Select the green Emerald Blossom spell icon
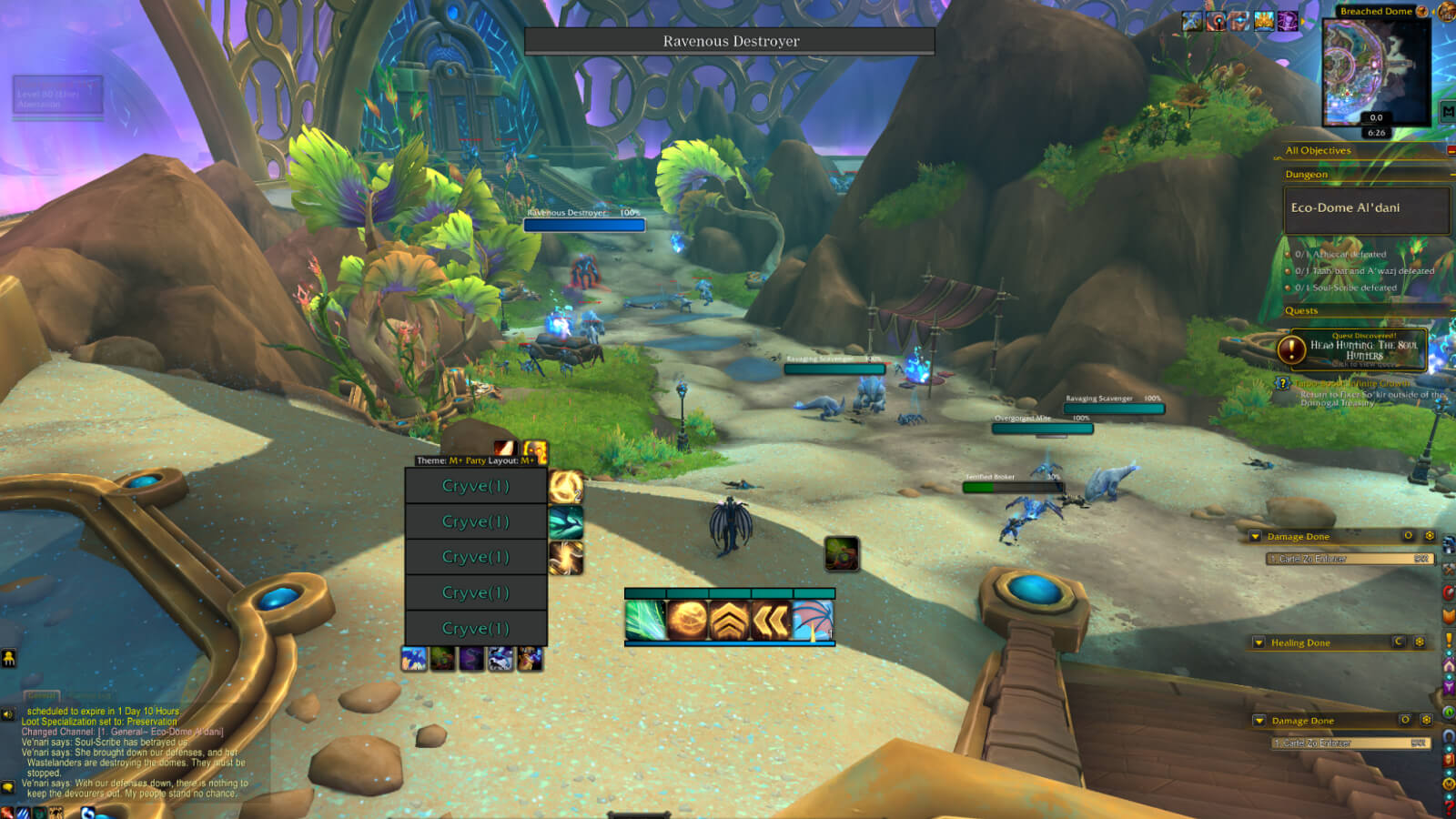 (645, 620)
